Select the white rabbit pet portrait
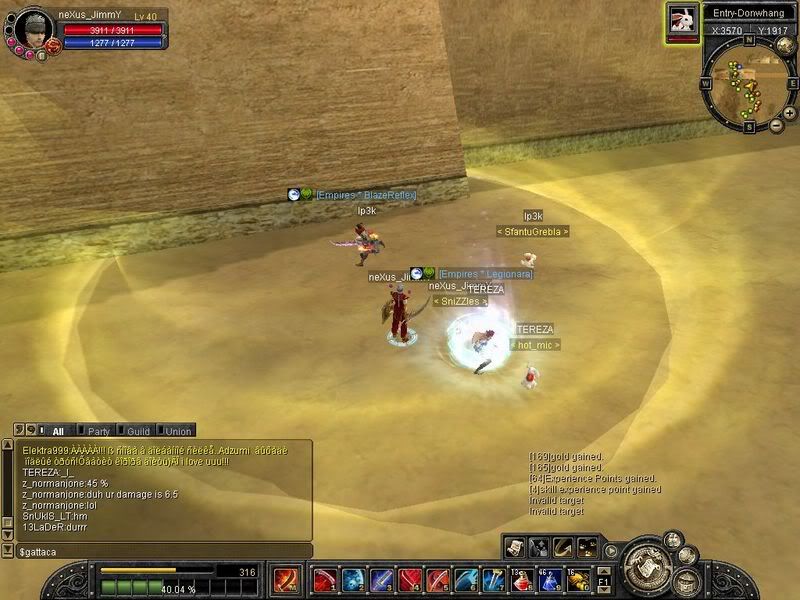The height and width of the screenshot is (600, 800). click(x=682, y=19)
